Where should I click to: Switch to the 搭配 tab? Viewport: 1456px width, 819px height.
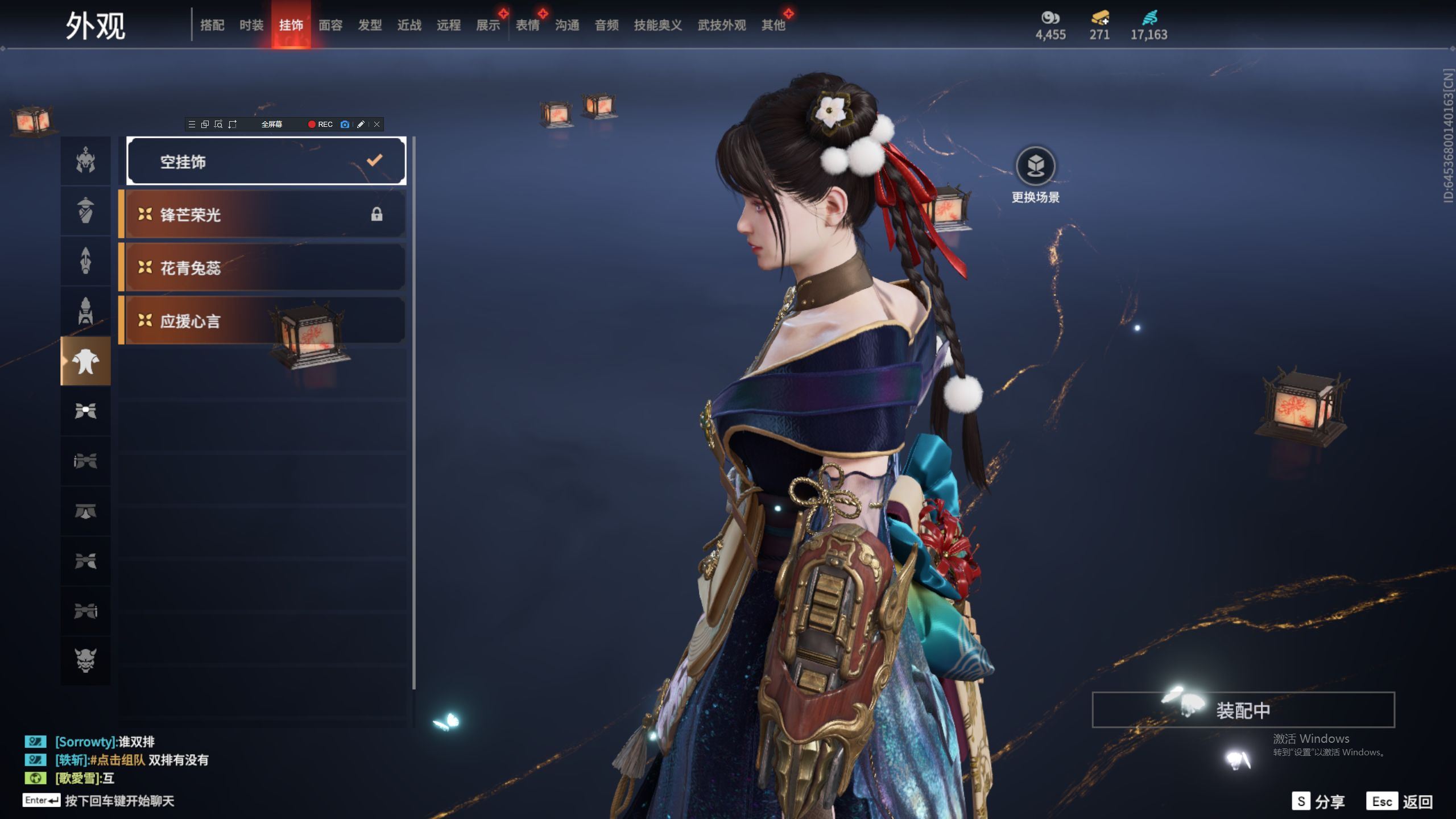click(212, 25)
